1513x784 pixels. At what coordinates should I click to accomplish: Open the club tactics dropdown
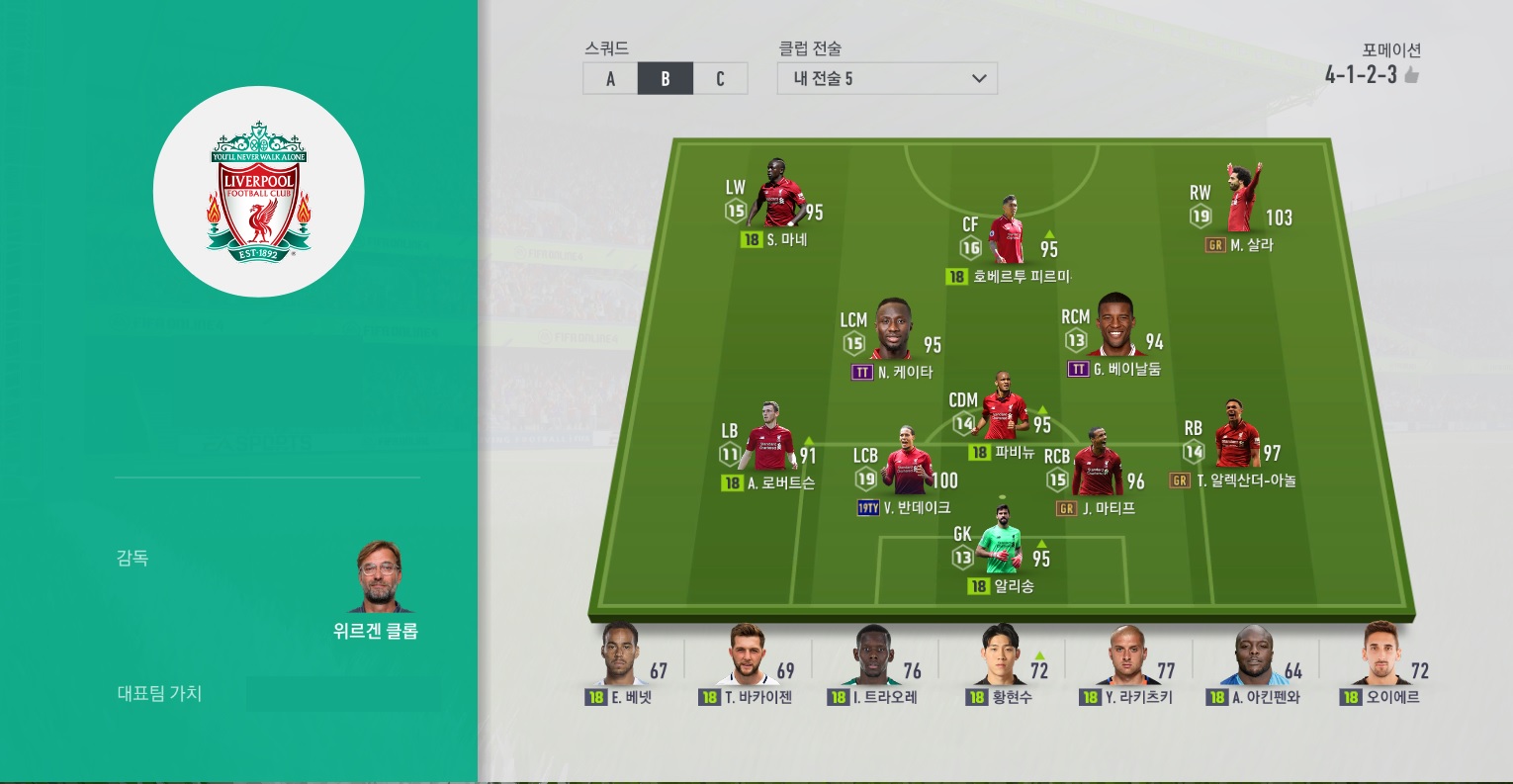(x=887, y=79)
